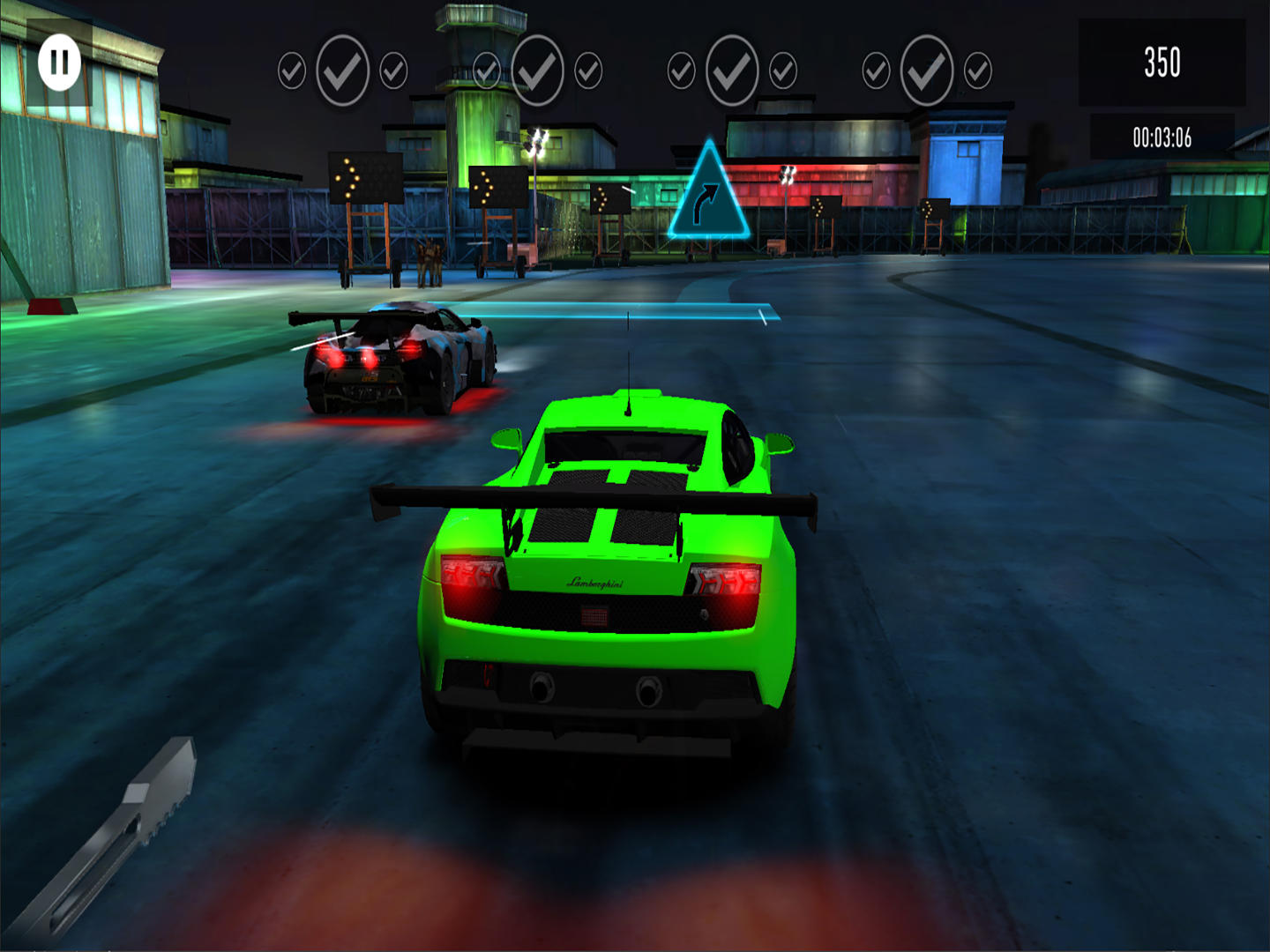Click the leftmost small checkmark icon

291,71
